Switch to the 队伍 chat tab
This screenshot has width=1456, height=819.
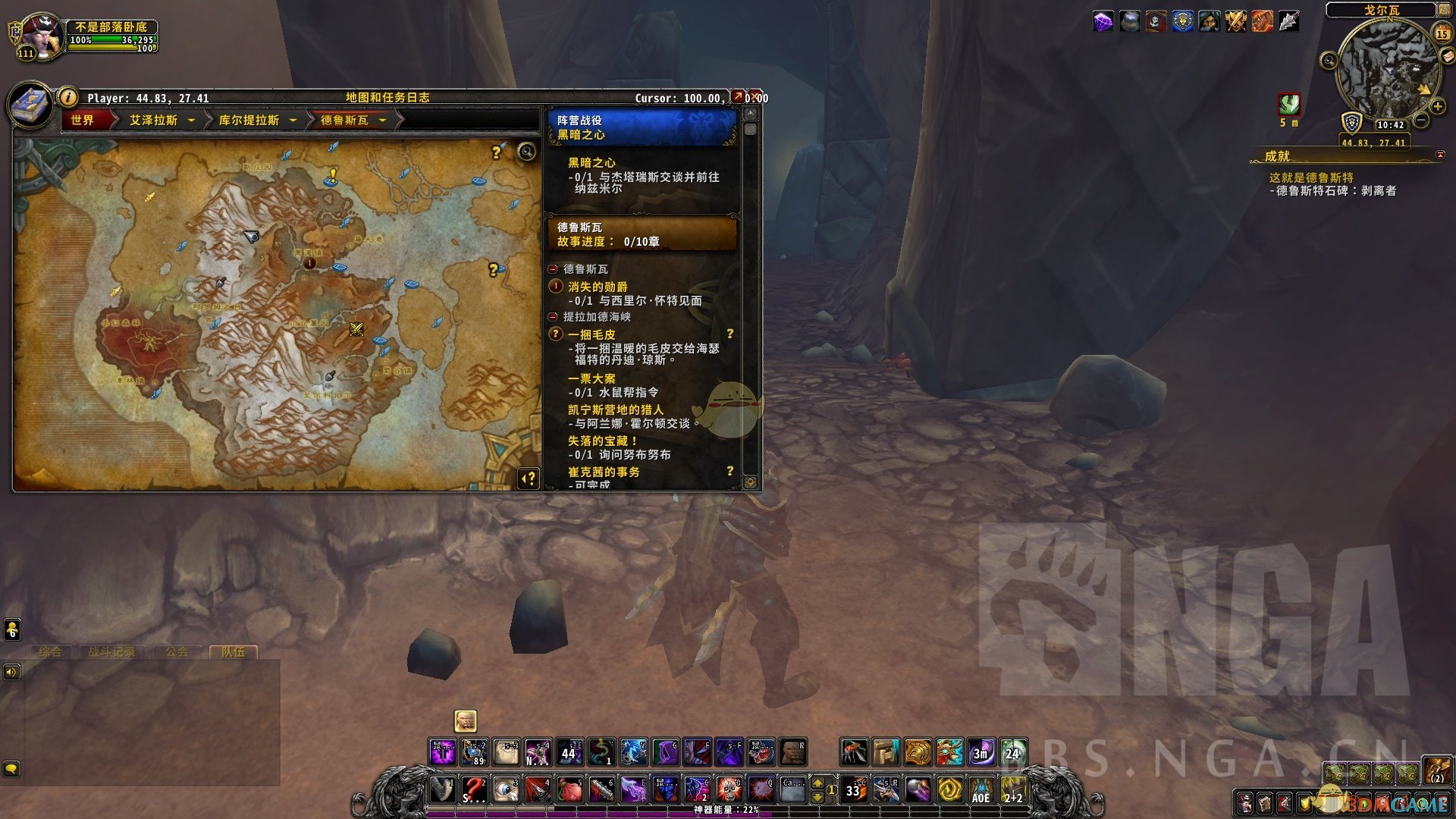tap(233, 651)
